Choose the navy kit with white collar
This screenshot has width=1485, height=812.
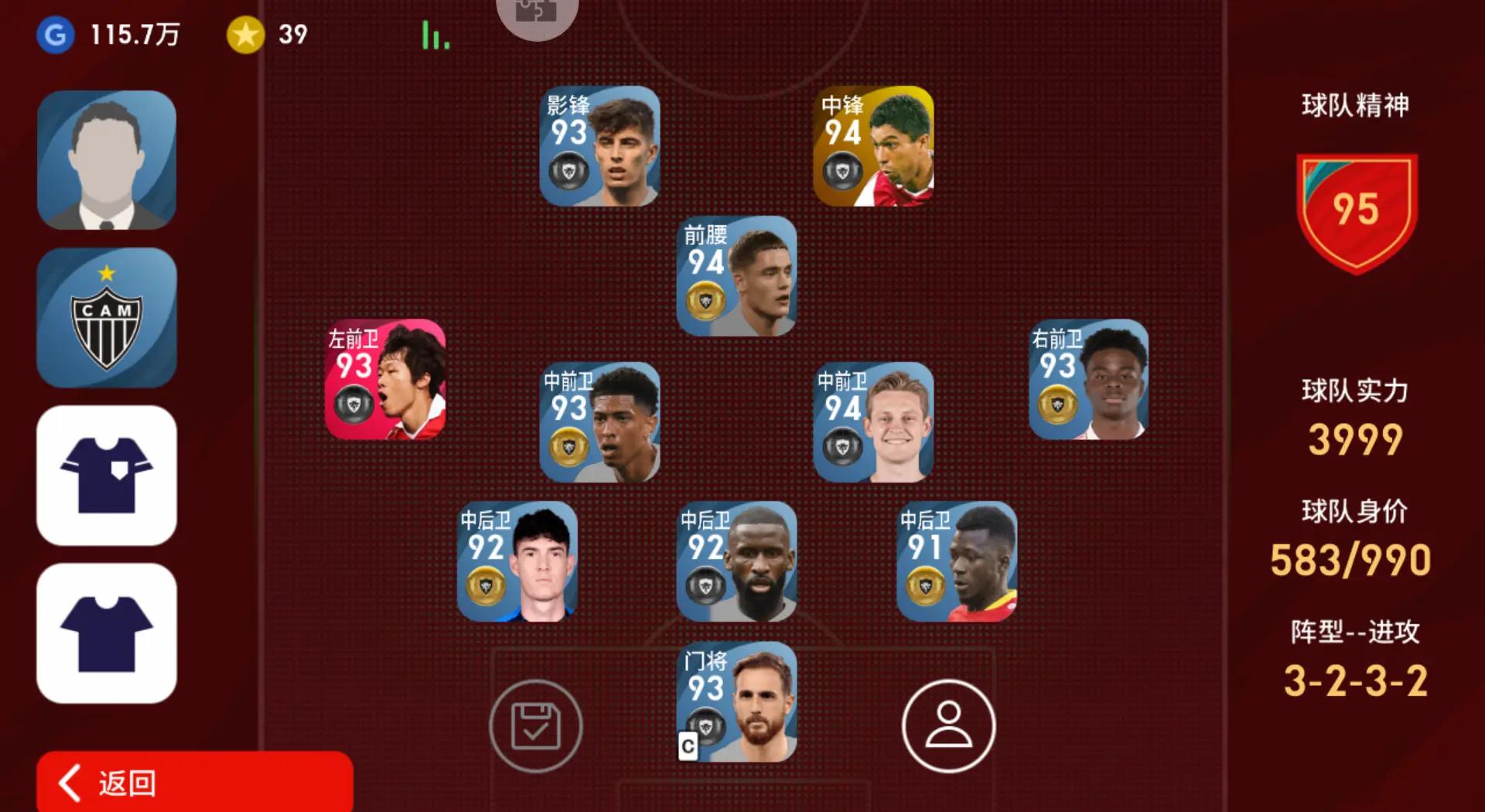(107, 475)
